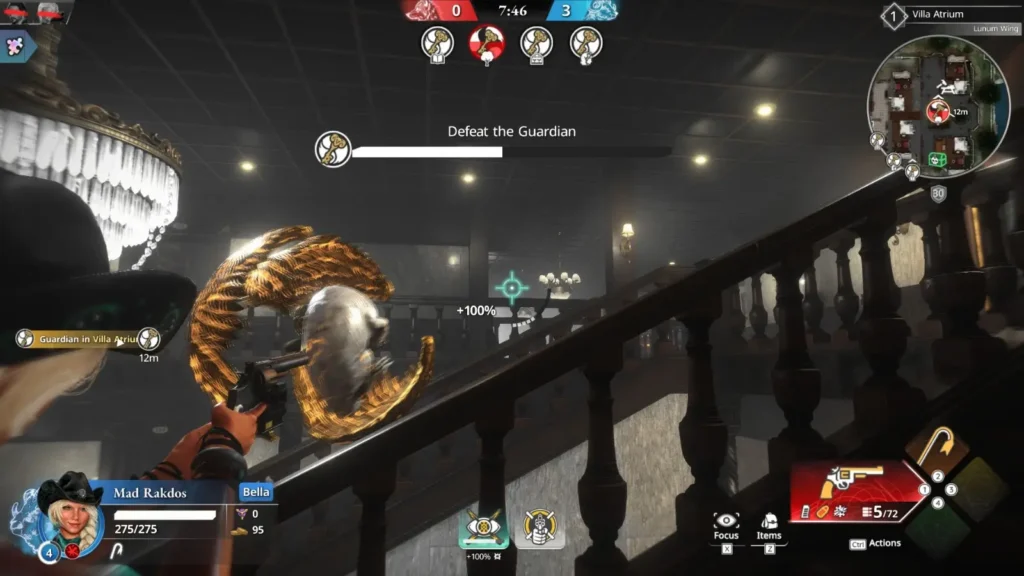Select the Guardian in Villa Atrium objective tracker
The height and width of the screenshot is (576, 1024).
[x=86, y=339]
